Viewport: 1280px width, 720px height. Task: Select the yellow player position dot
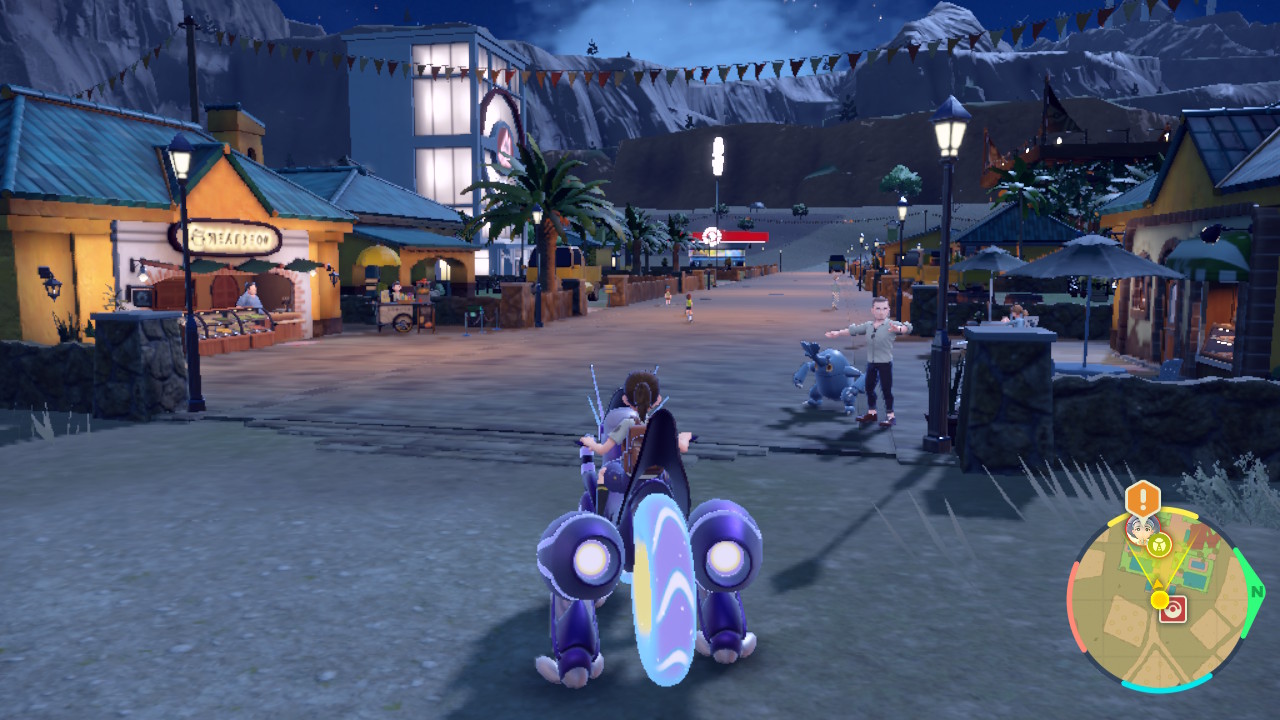click(1159, 599)
